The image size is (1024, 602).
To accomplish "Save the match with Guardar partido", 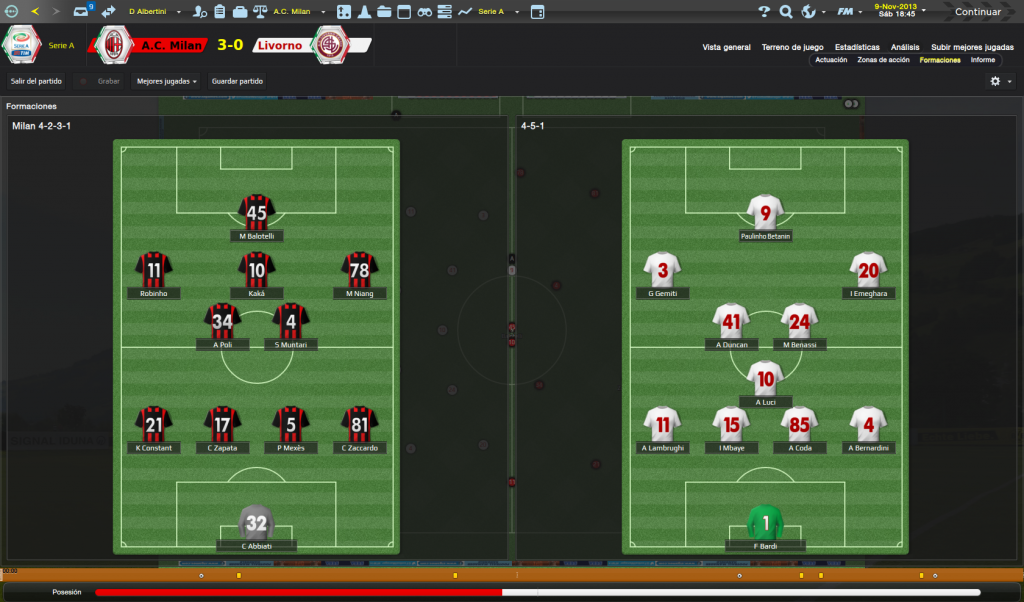I will [237, 81].
